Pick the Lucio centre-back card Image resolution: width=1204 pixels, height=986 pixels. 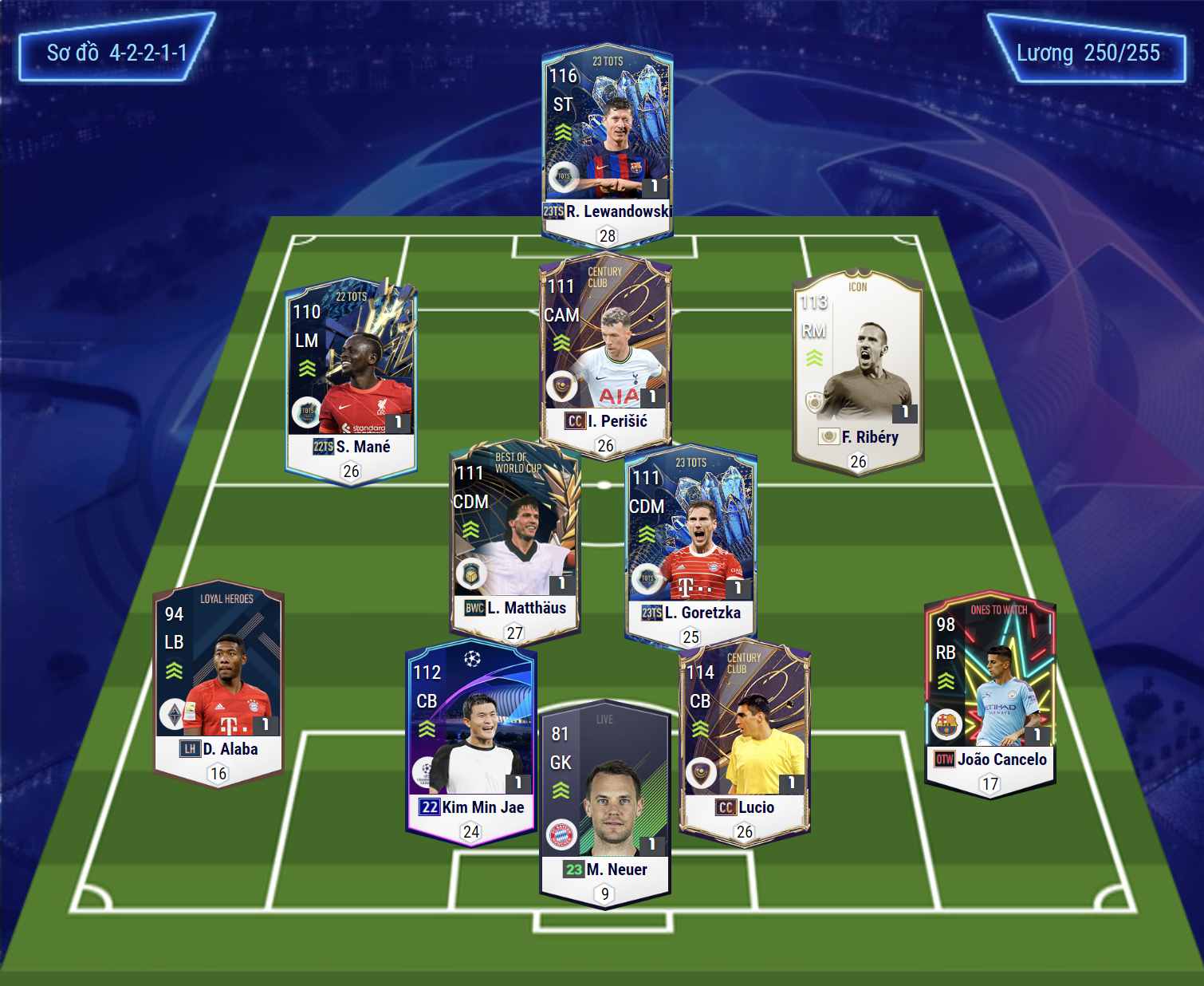click(x=744, y=739)
